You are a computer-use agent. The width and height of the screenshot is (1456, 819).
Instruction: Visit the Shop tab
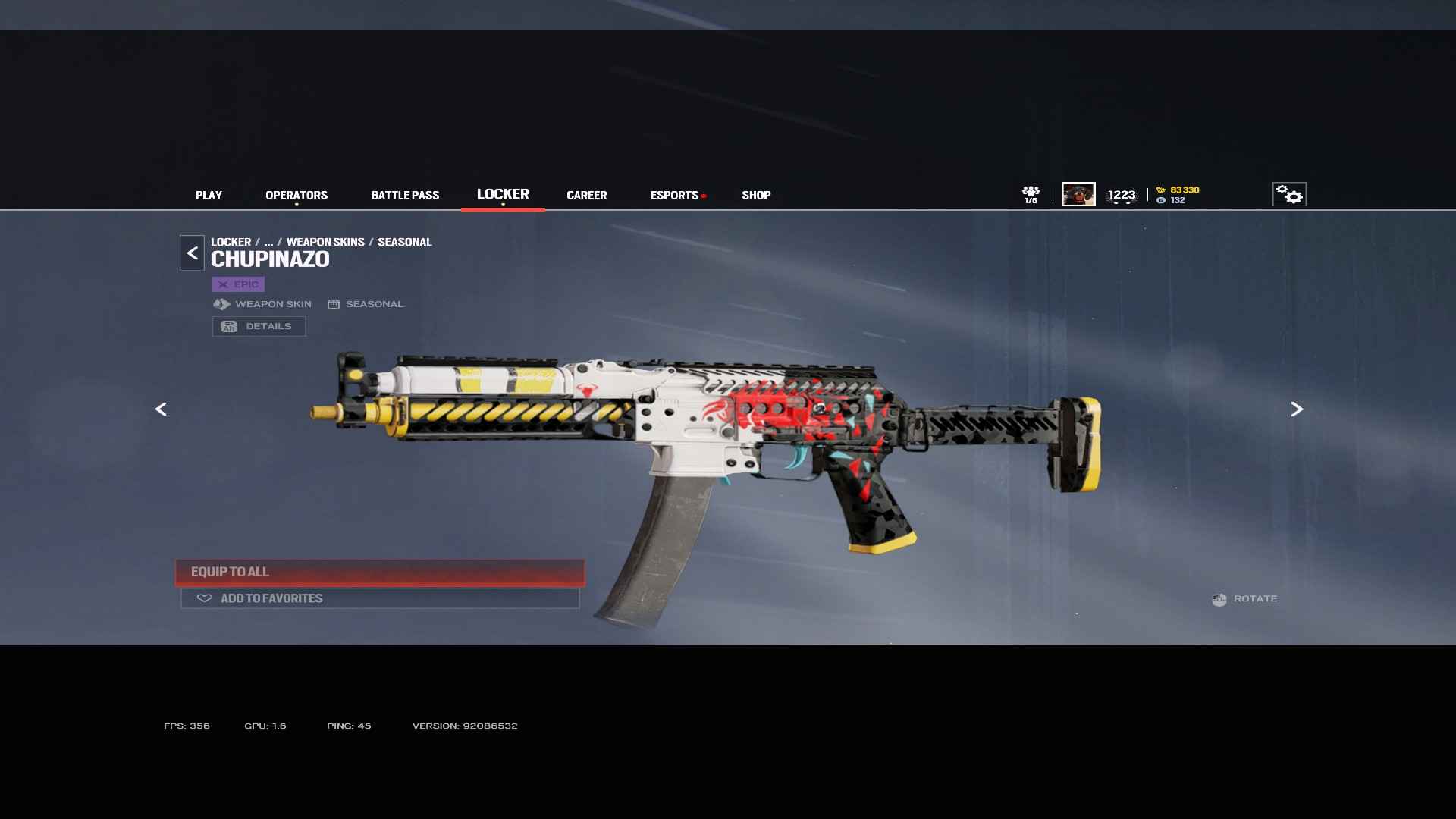tap(756, 195)
